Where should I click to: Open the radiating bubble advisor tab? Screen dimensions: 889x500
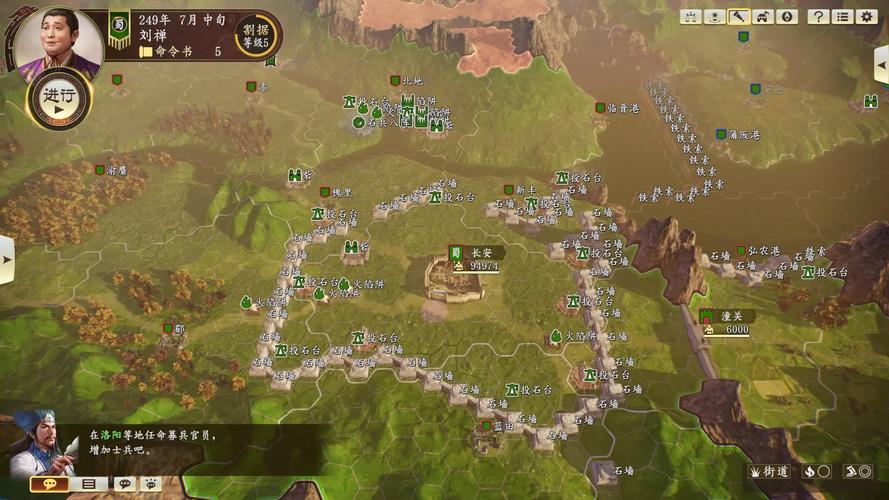(x=148, y=484)
